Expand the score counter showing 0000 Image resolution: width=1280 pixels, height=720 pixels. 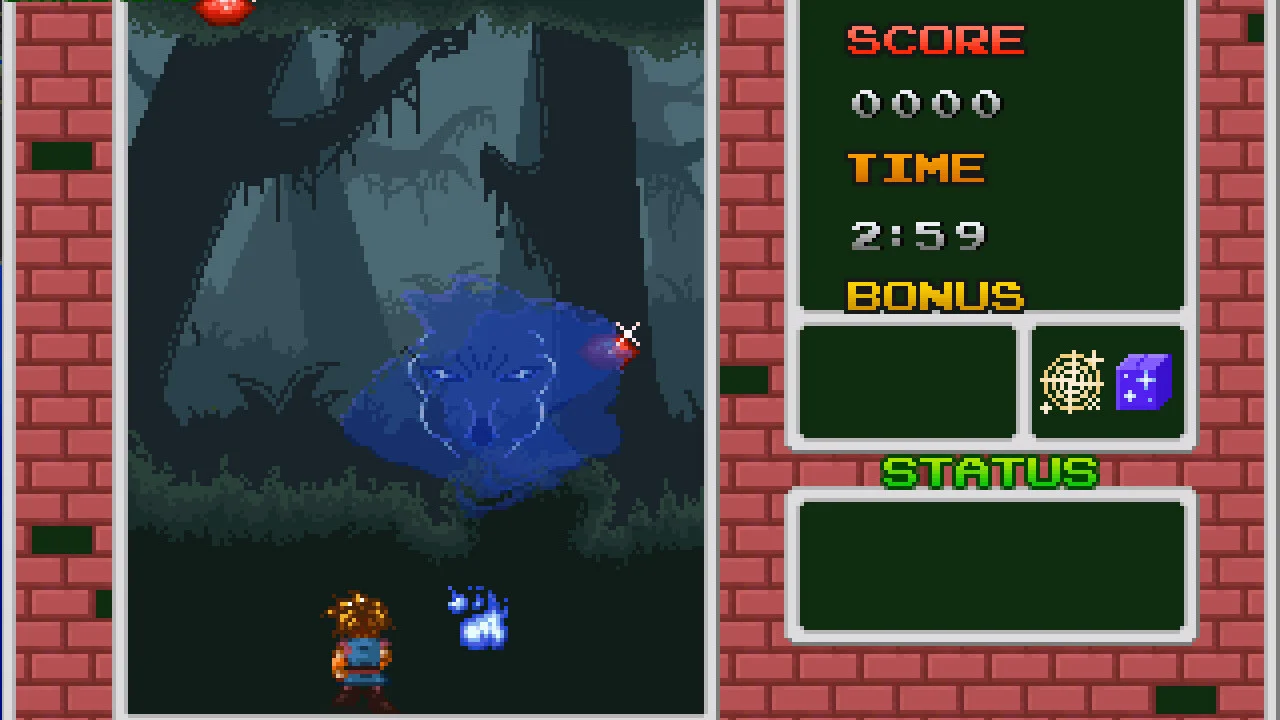tap(925, 103)
